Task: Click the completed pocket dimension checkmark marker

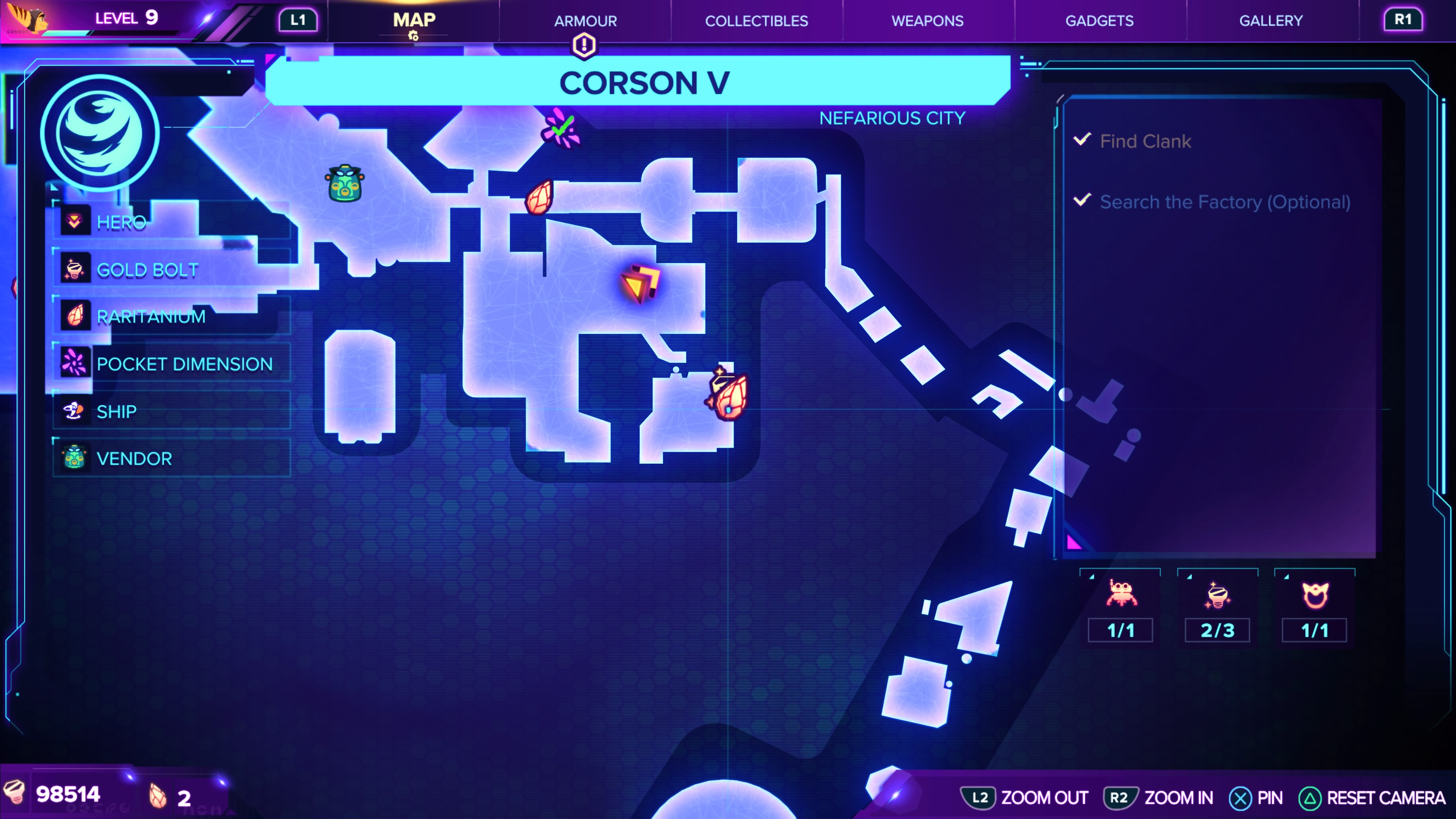Action: coord(561,129)
